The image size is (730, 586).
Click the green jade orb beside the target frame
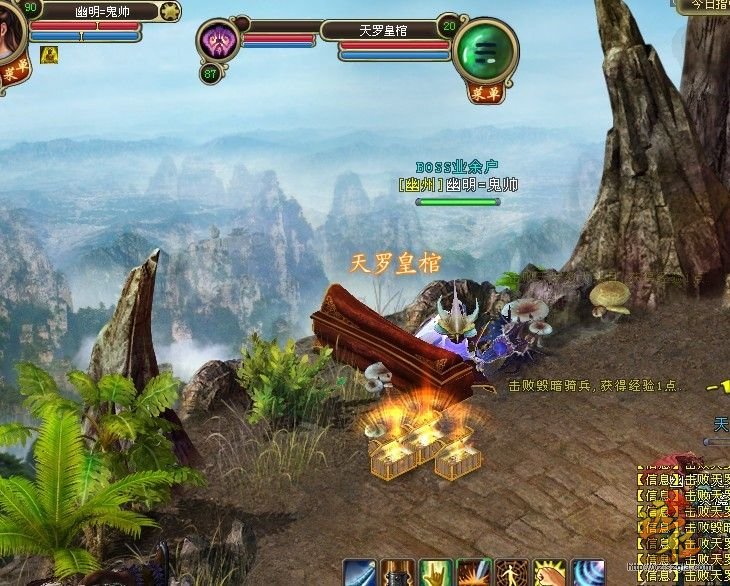[484, 49]
